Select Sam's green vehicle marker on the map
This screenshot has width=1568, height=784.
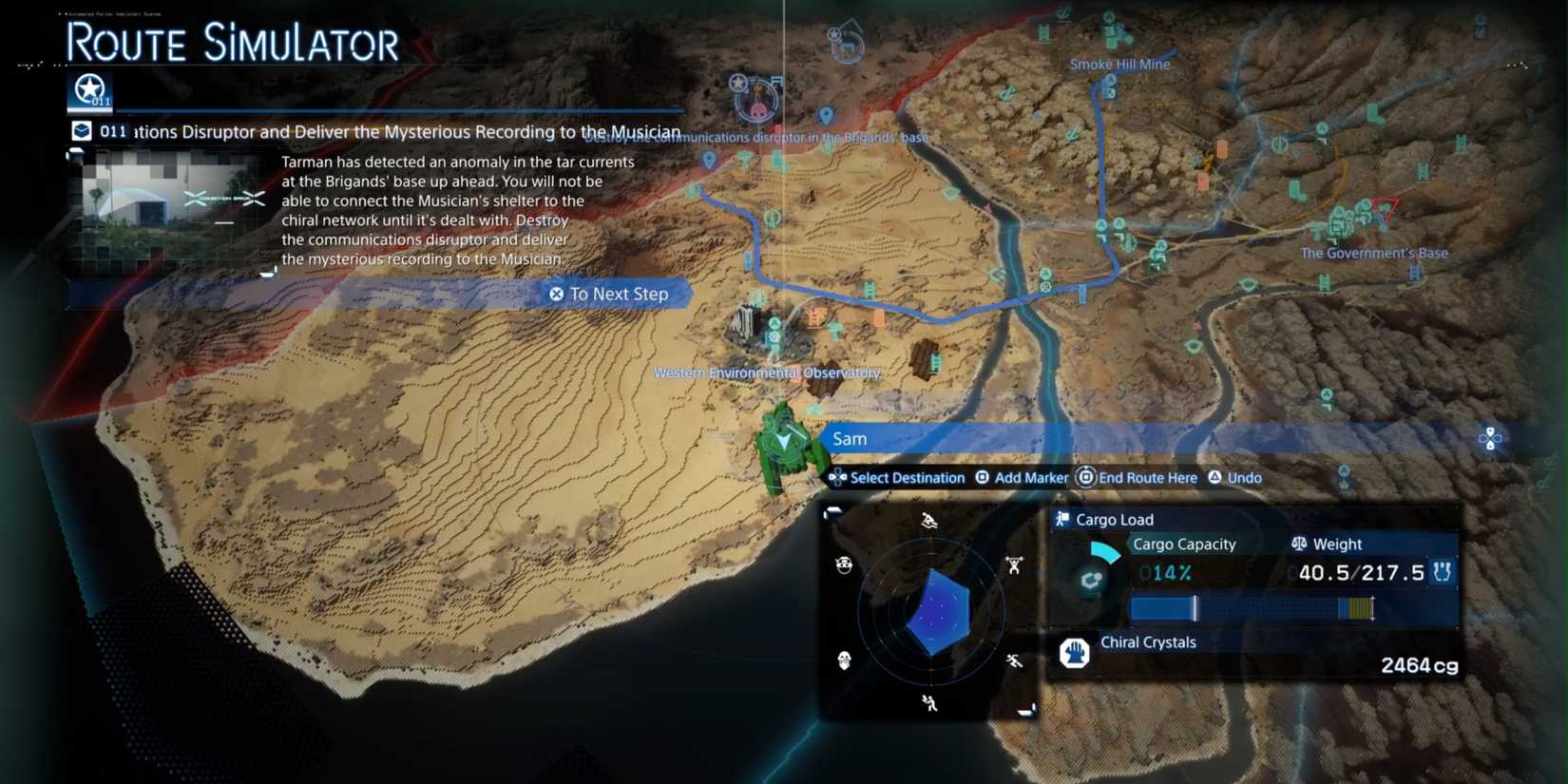(784, 442)
